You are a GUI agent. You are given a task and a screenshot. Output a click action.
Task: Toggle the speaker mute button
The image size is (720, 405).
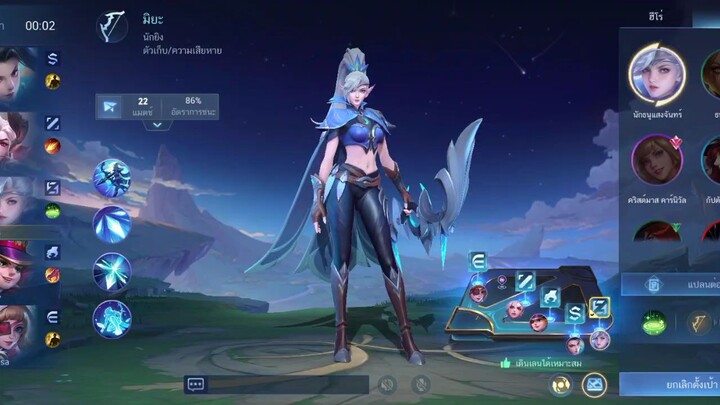(x=388, y=384)
